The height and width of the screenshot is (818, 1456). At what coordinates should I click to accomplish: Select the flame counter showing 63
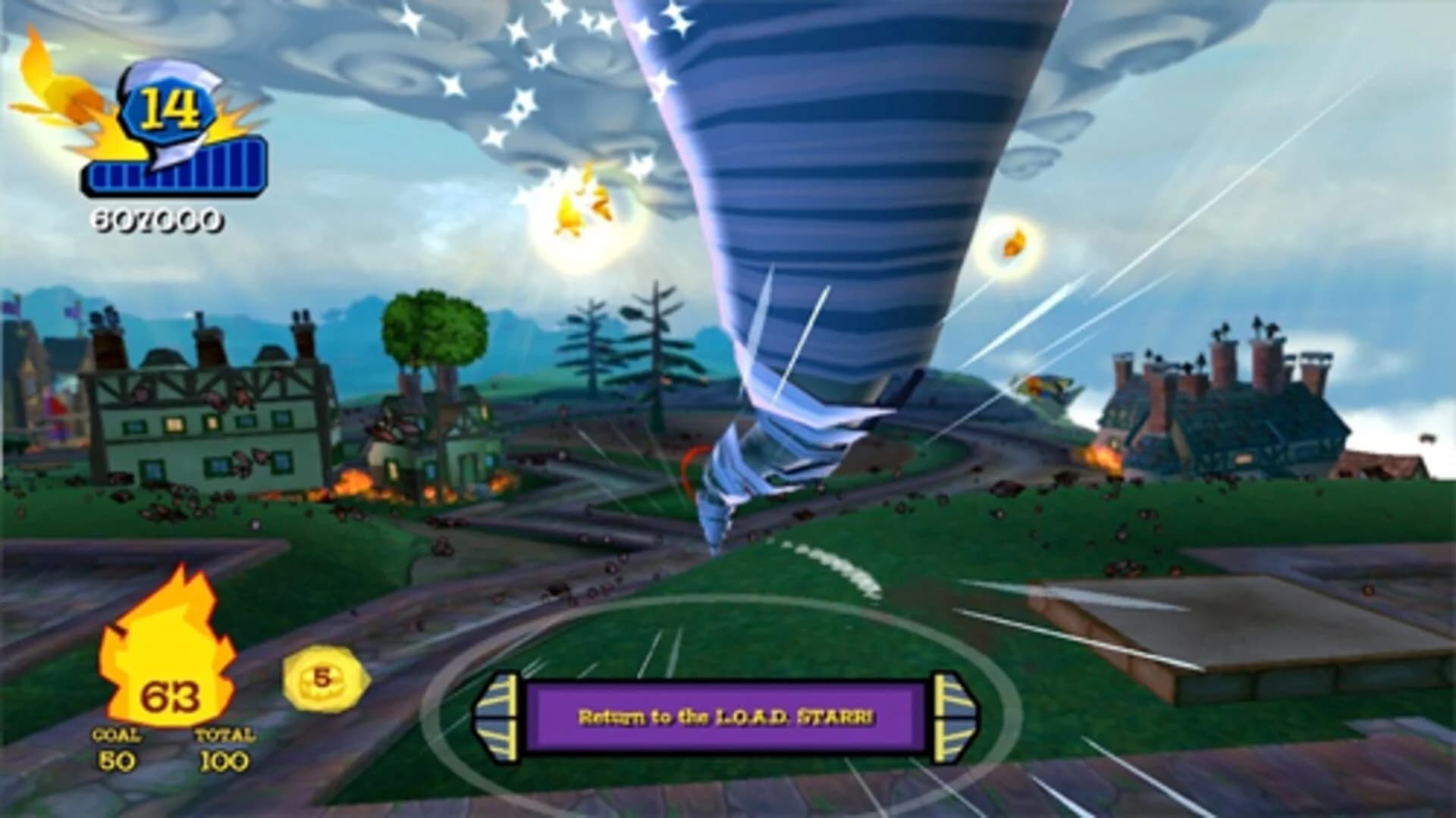point(171,697)
